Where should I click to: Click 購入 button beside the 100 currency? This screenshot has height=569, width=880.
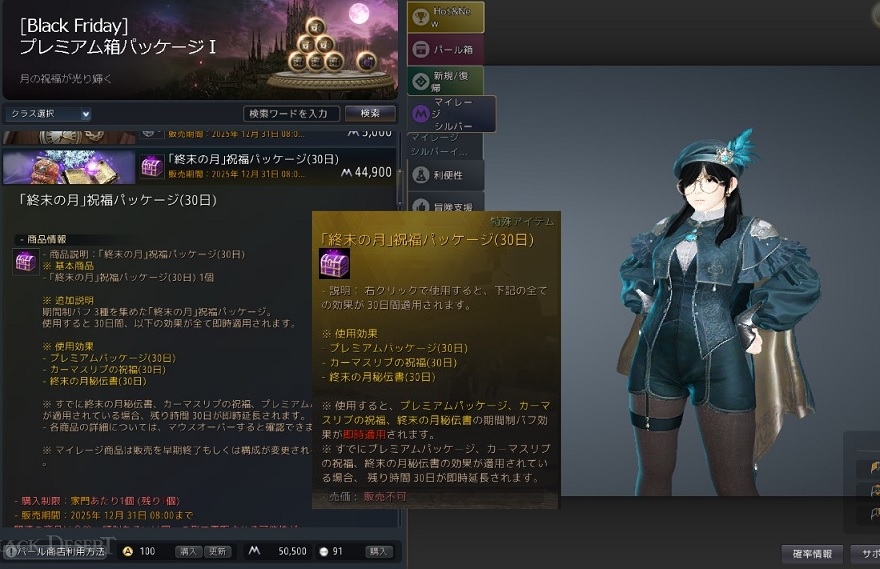[x=188, y=551]
